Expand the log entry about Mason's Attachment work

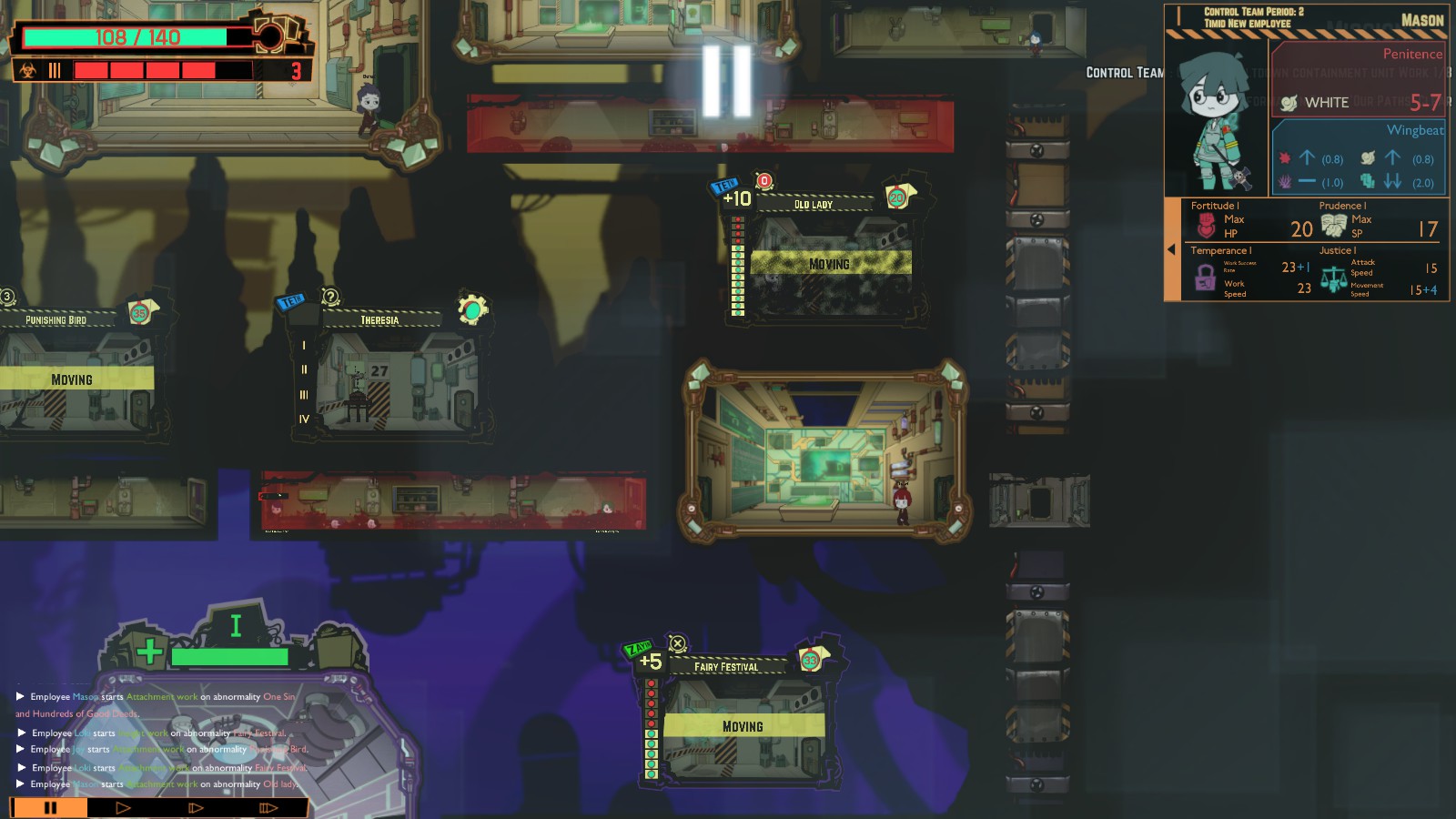click(x=20, y=696)
